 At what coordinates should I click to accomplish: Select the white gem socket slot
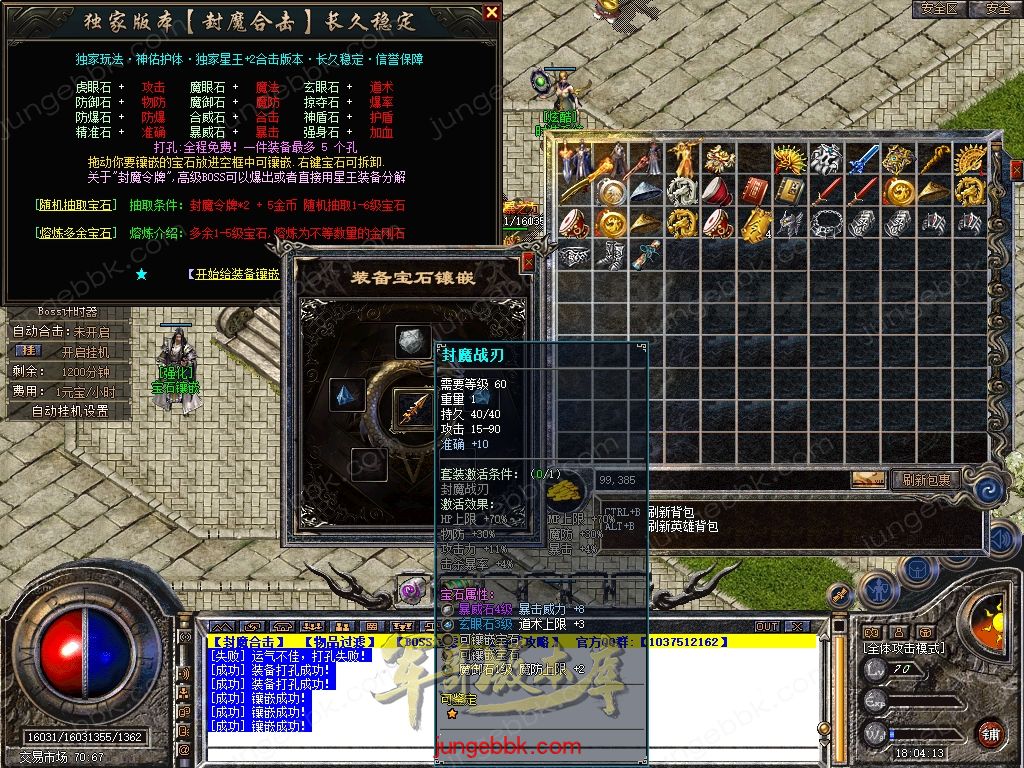(412, 342)
